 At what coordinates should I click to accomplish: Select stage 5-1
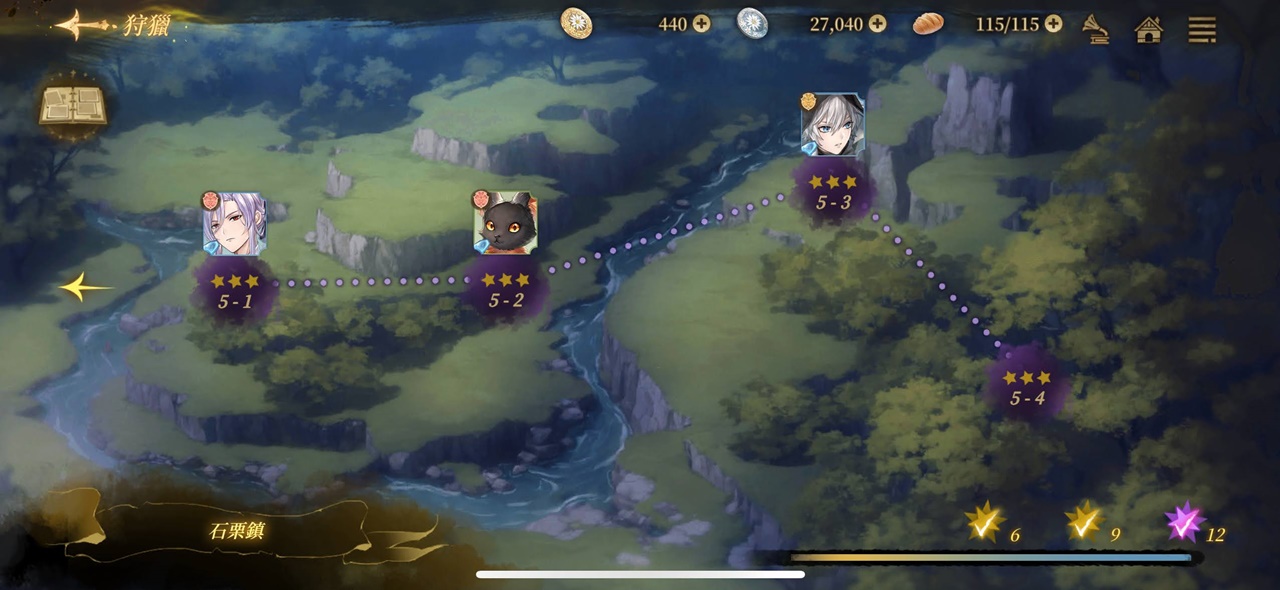tap(235, 290)
